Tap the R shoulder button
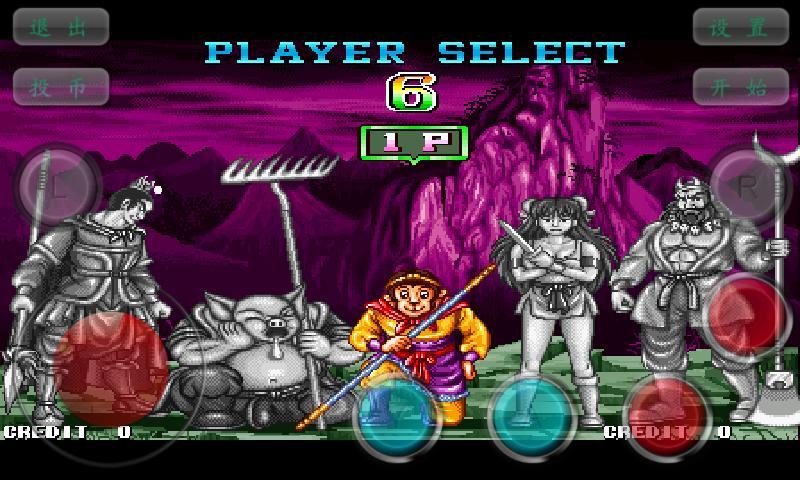The width and height of the screenshot is (800, 480). coord(748,187)
